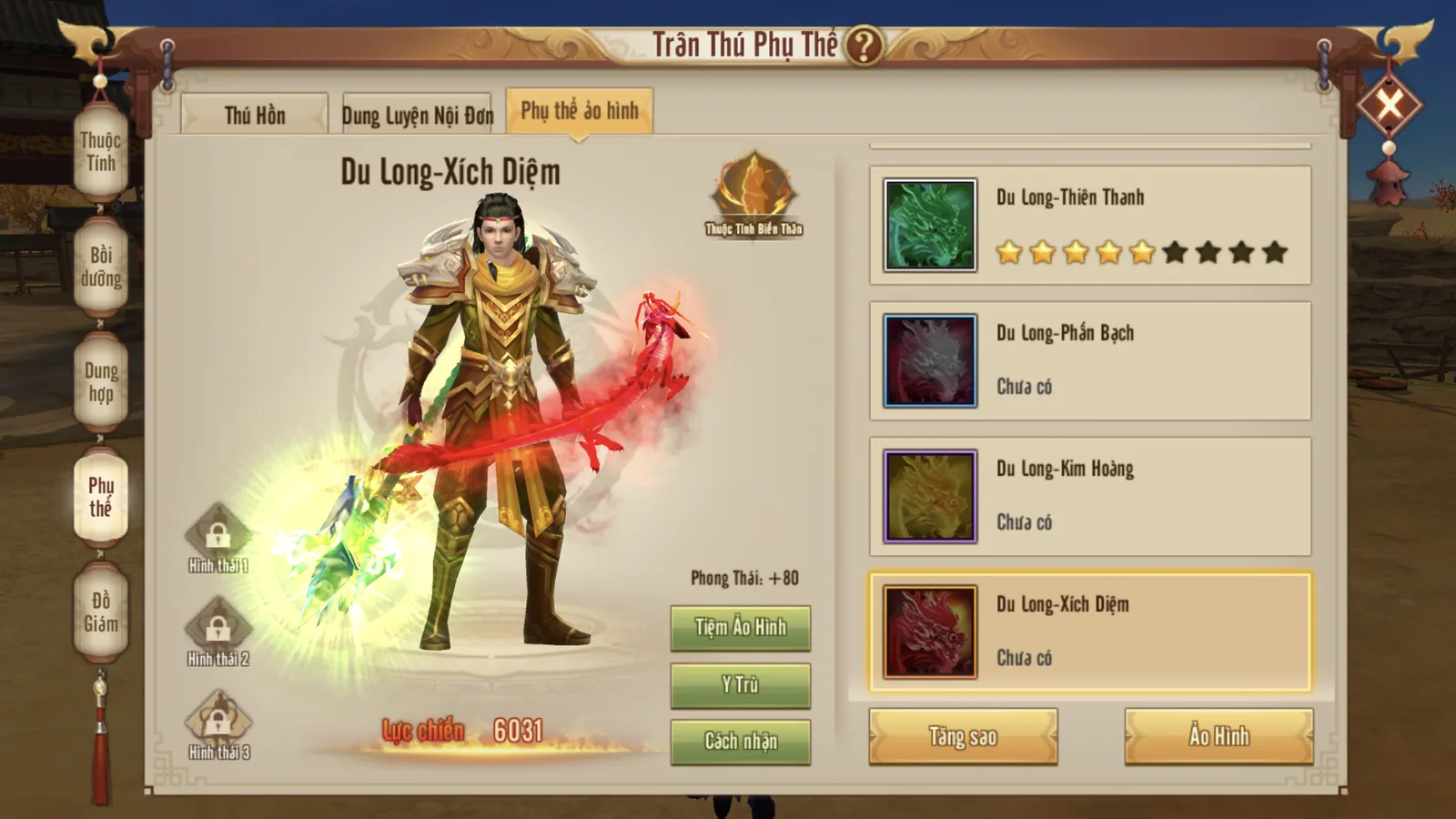Image resolution: width=1456 pixels, height=819 pixels.
Task: Close the Trân Thú Phụ Thể window
Action: (x=1389, y=105)
